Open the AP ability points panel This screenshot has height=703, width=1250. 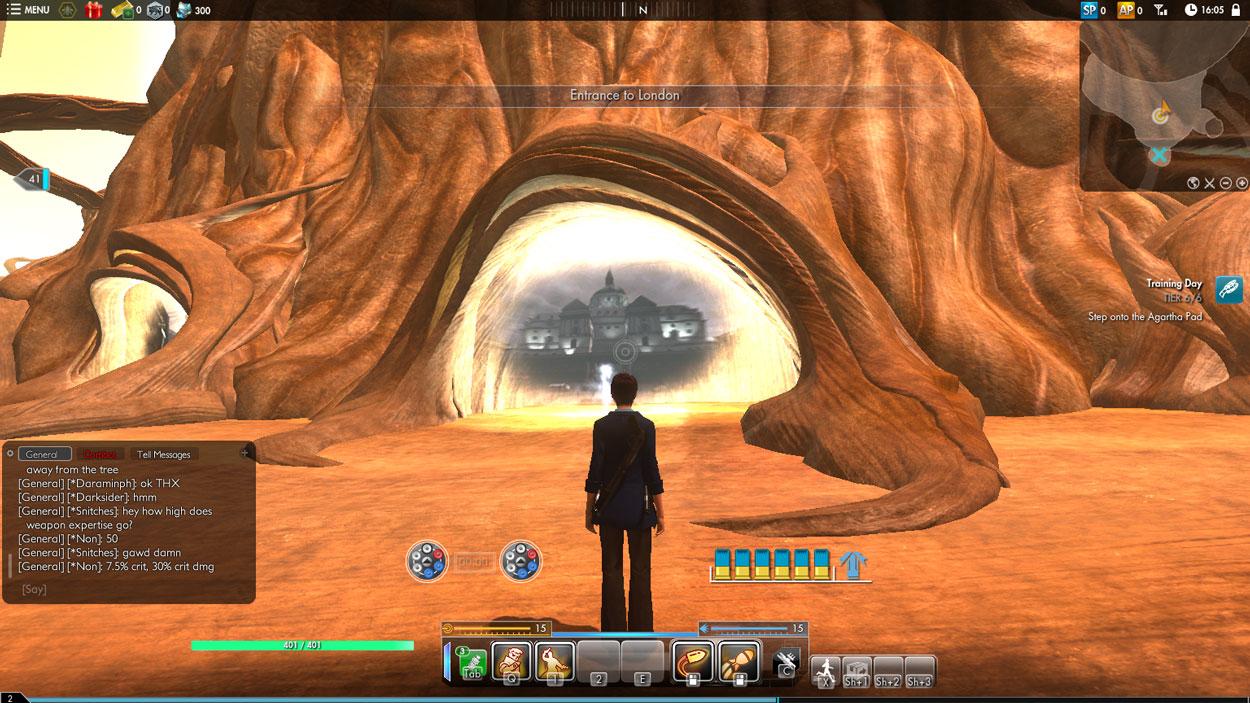(x=1126, y=10)
